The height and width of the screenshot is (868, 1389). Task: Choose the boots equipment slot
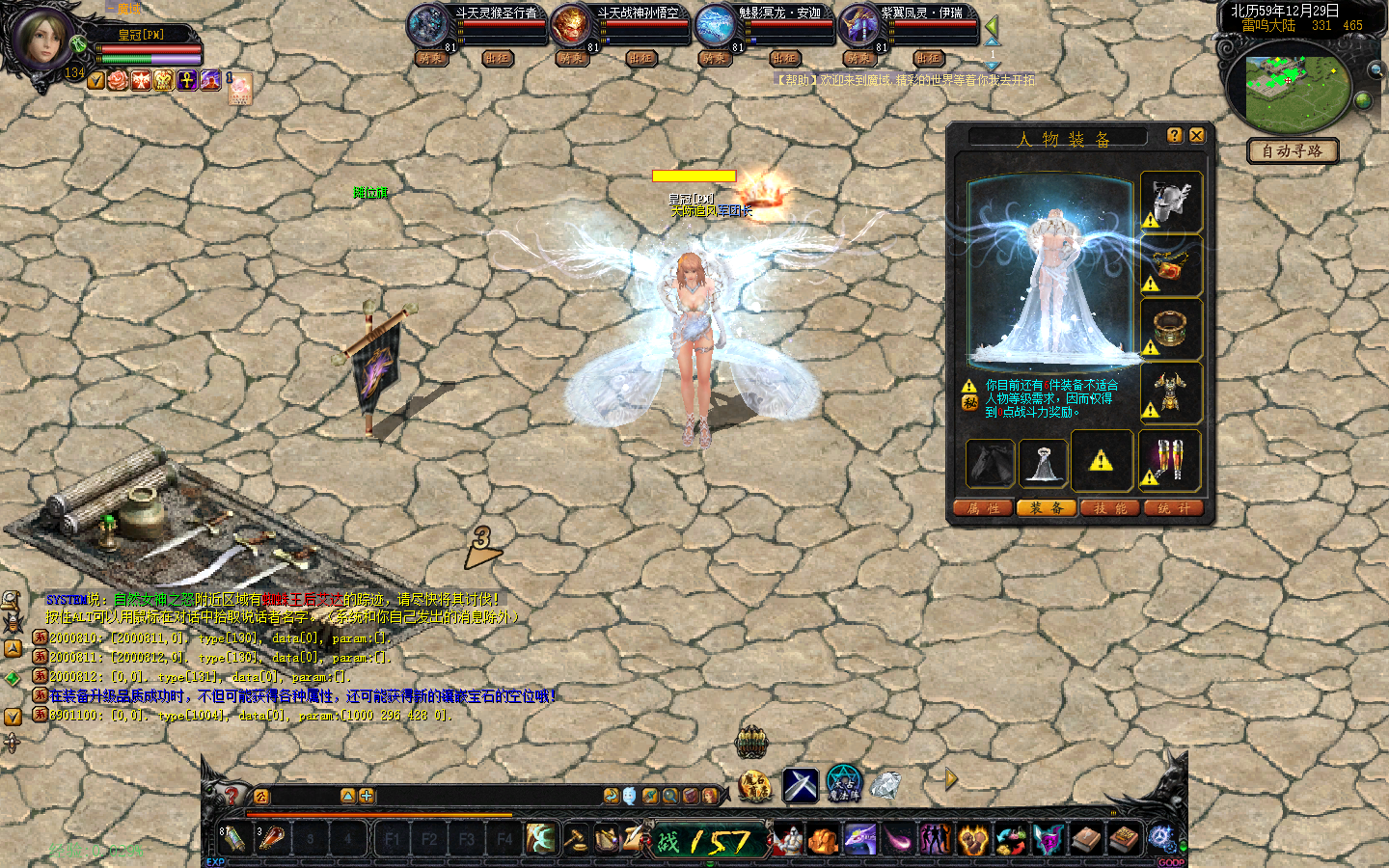click(x=1171, y=460)
